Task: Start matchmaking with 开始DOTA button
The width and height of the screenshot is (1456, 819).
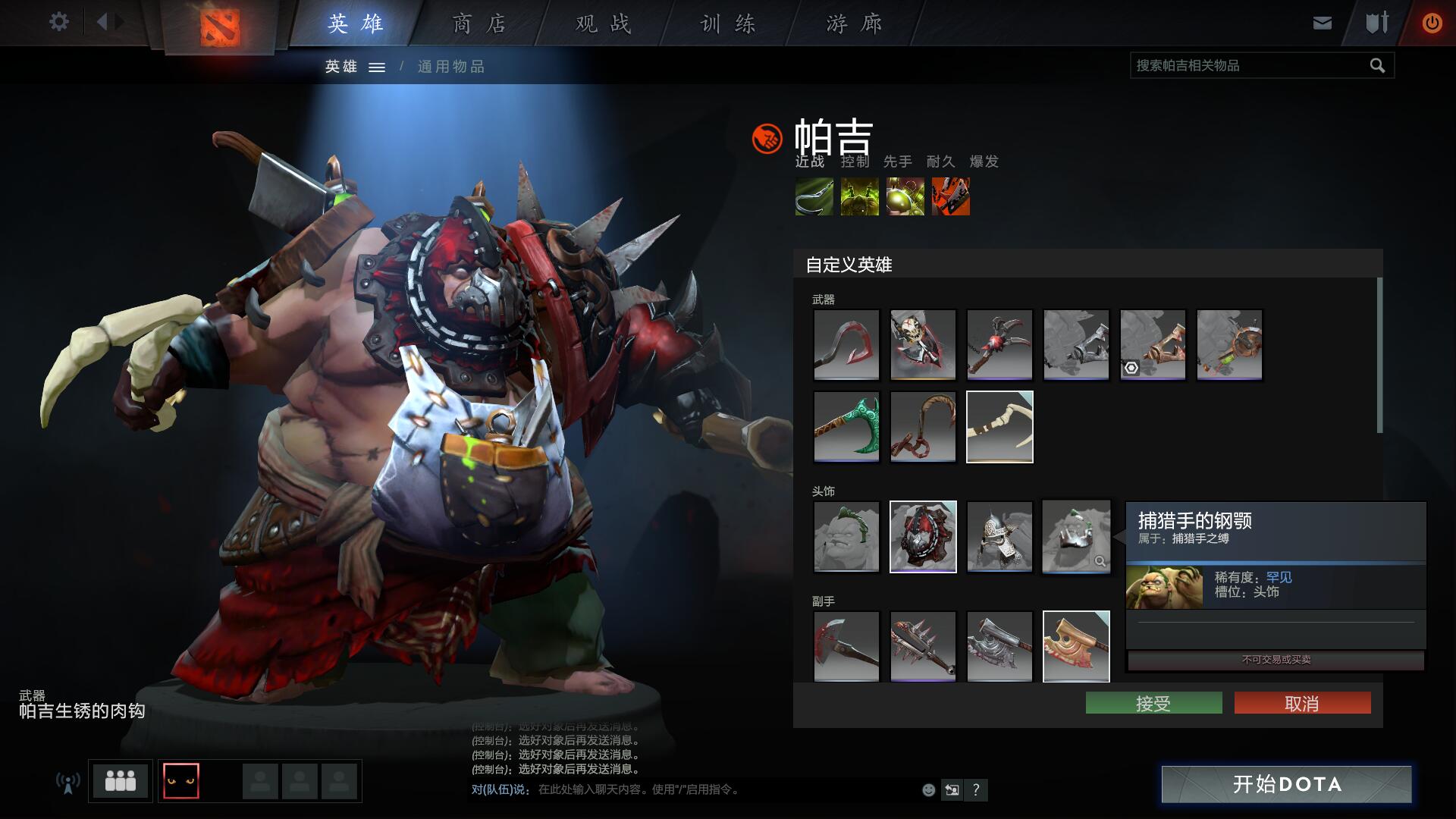Action: (x=1286, y=783)
